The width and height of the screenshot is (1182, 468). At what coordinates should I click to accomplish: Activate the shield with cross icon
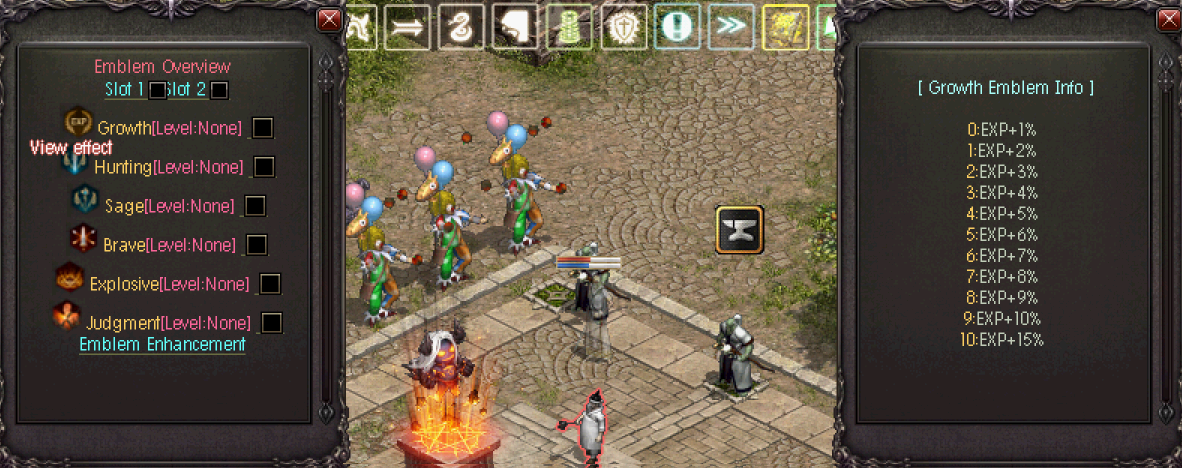tap(624, 28)
